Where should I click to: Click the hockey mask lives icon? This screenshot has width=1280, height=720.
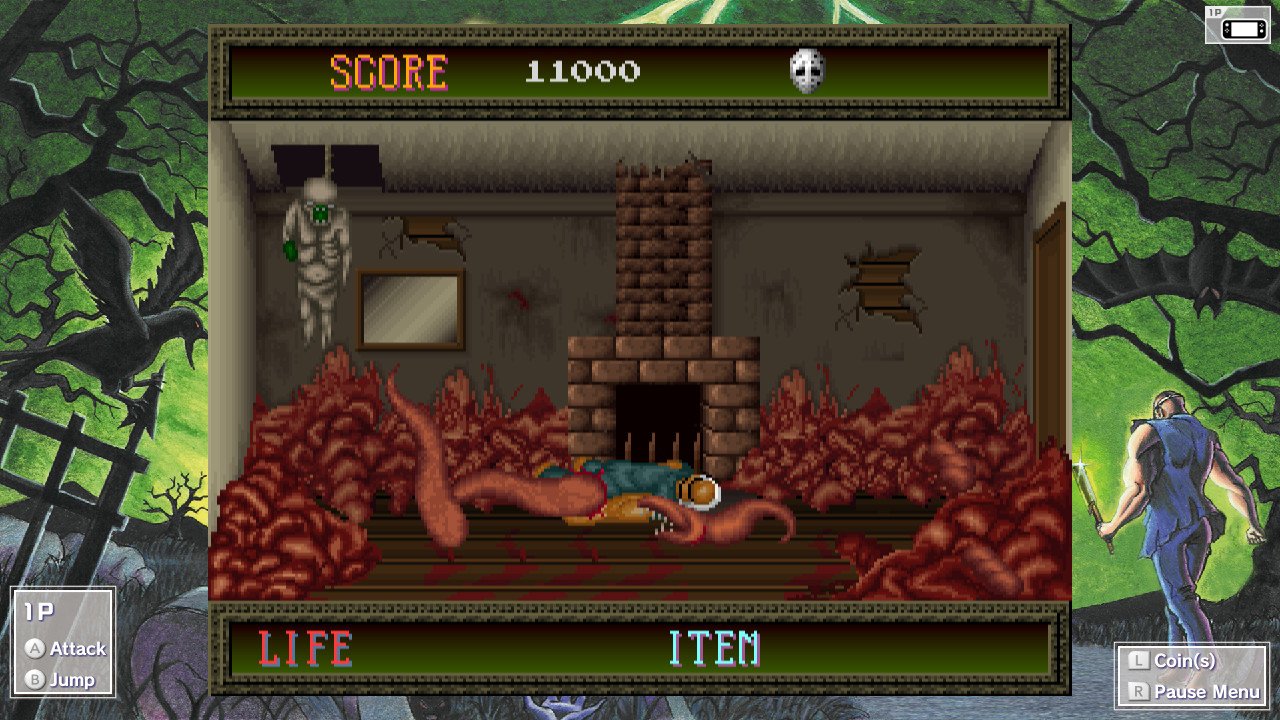[x=807, y=71]
